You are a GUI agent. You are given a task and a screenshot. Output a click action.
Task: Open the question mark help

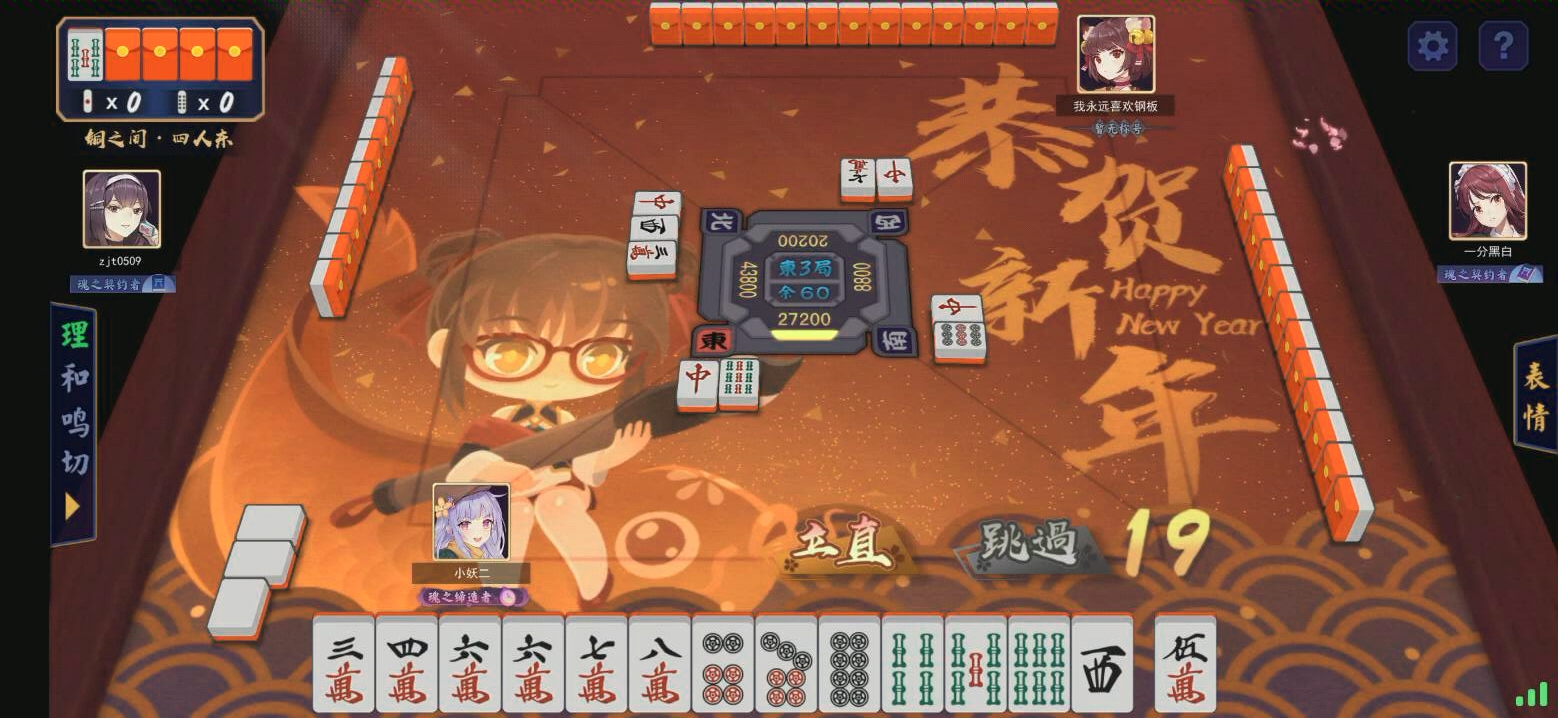[1502, 46]
